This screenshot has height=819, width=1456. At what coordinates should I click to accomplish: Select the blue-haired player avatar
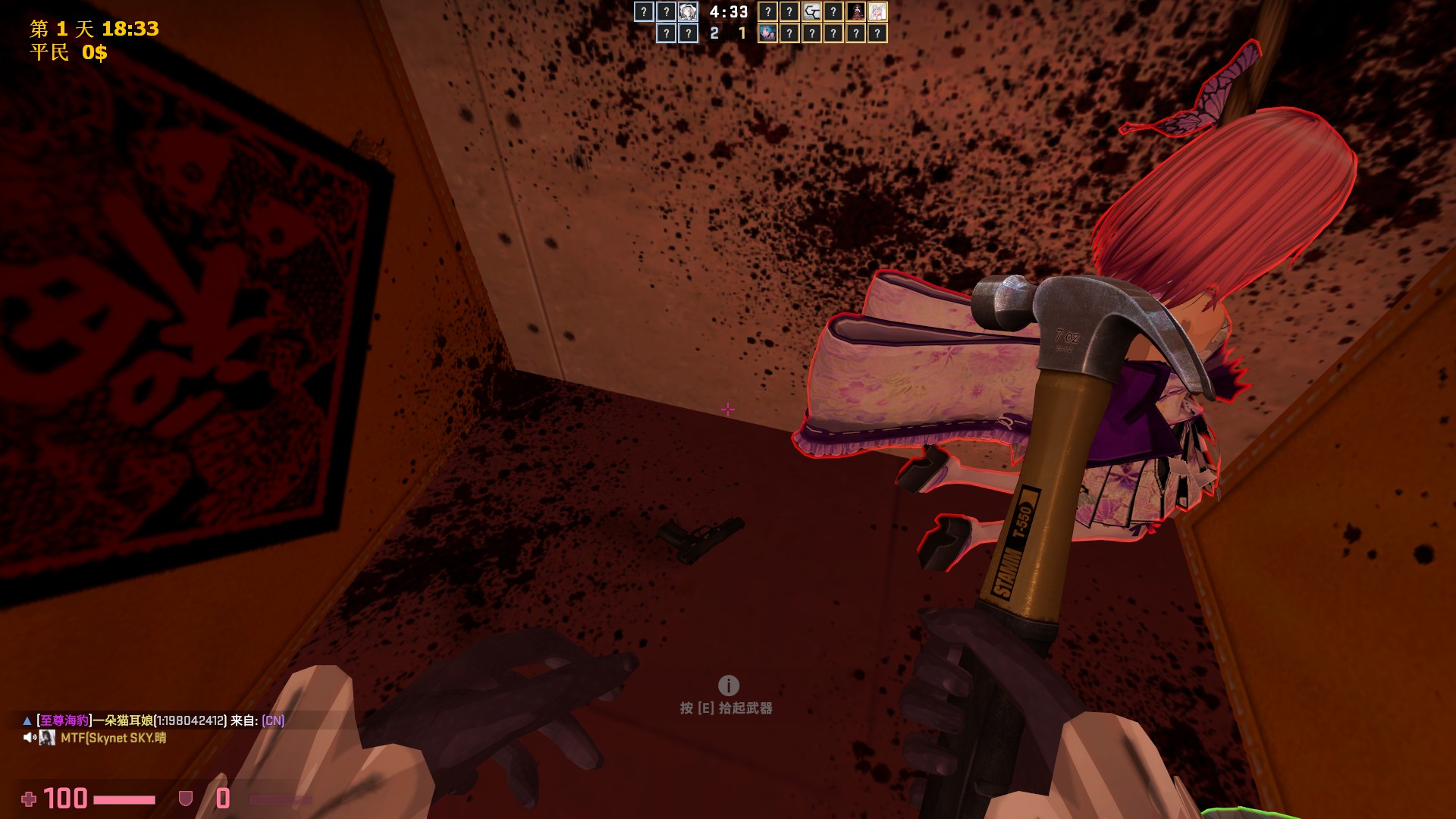[767, 33]
